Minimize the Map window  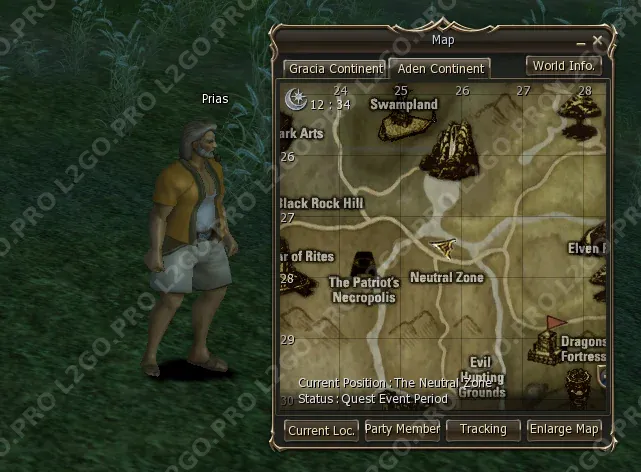[580, 42]
